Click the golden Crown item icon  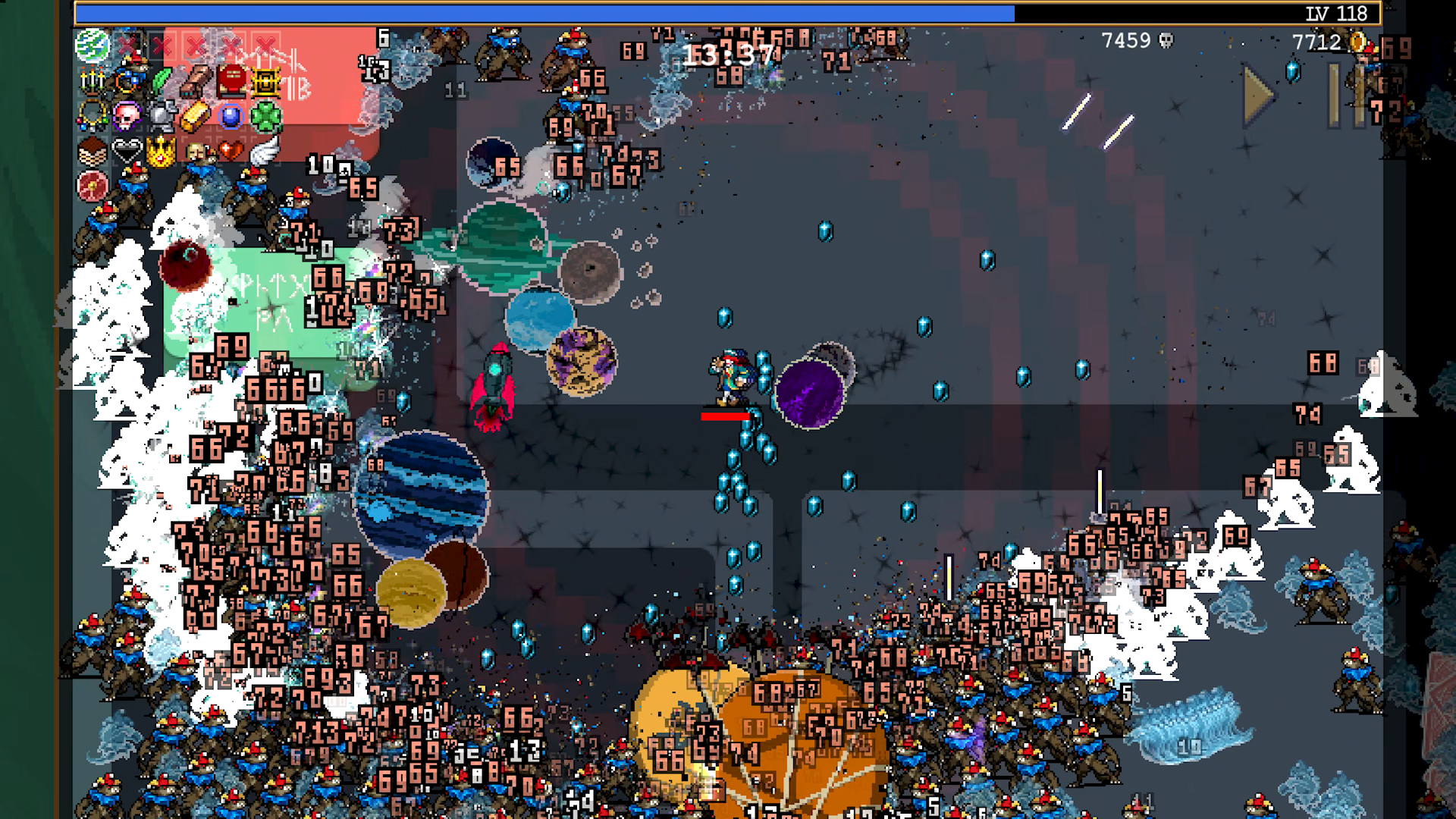[x=160, y=151]
